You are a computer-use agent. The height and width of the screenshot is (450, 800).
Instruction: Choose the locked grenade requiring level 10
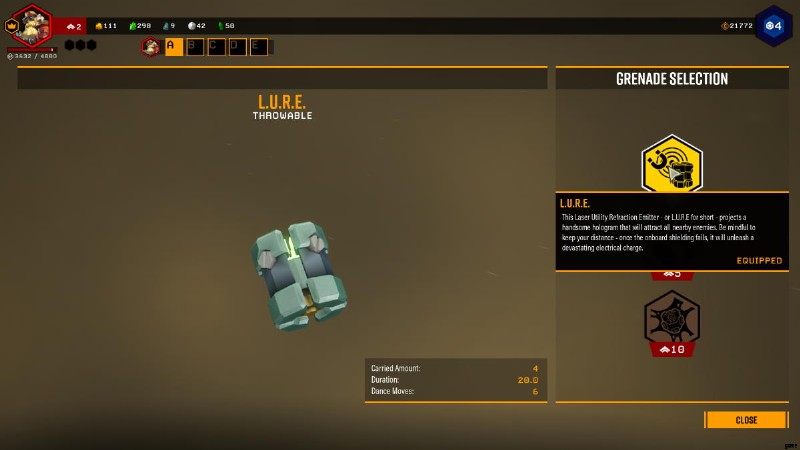[672, 318]
